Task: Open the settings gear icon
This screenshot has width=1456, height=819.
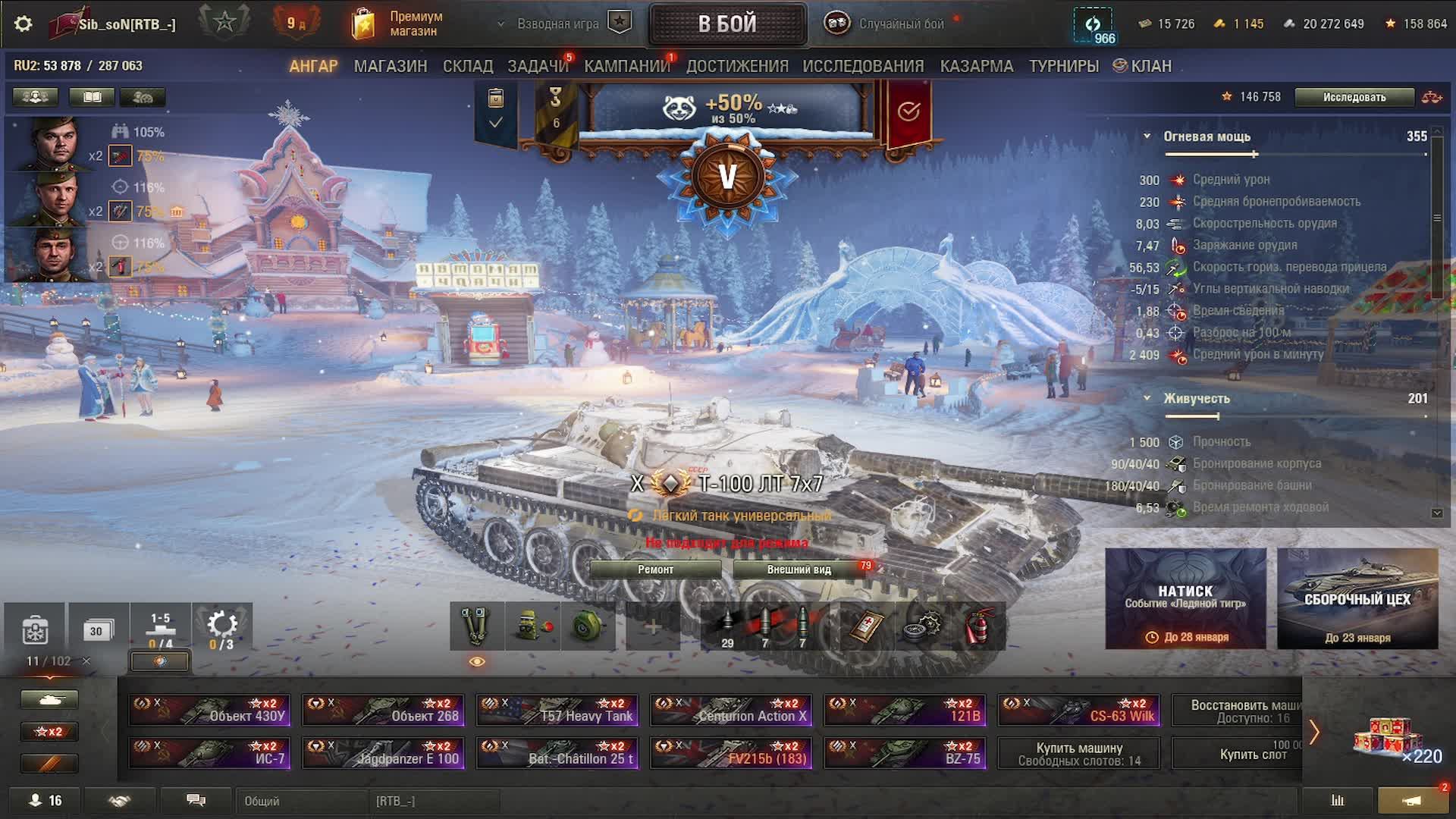Action: click(24, 24)
